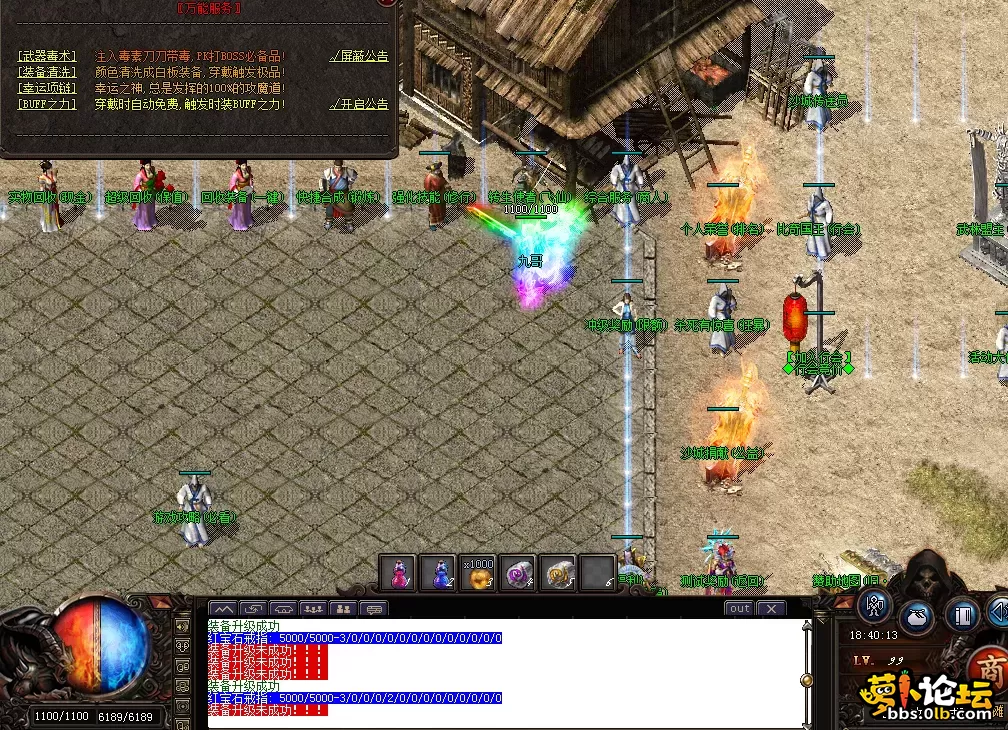This screenshot has height=730, width=1008.
Task: Use the purple-swirl scroll hotbar slot
Action: [x=518, y=573]
